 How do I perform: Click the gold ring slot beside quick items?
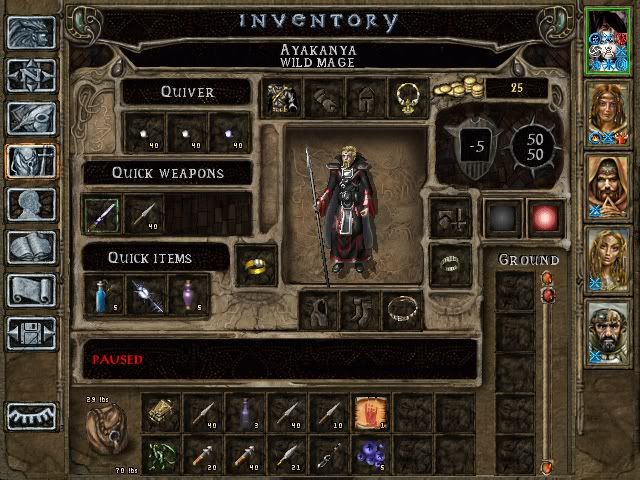pos(256,264)
